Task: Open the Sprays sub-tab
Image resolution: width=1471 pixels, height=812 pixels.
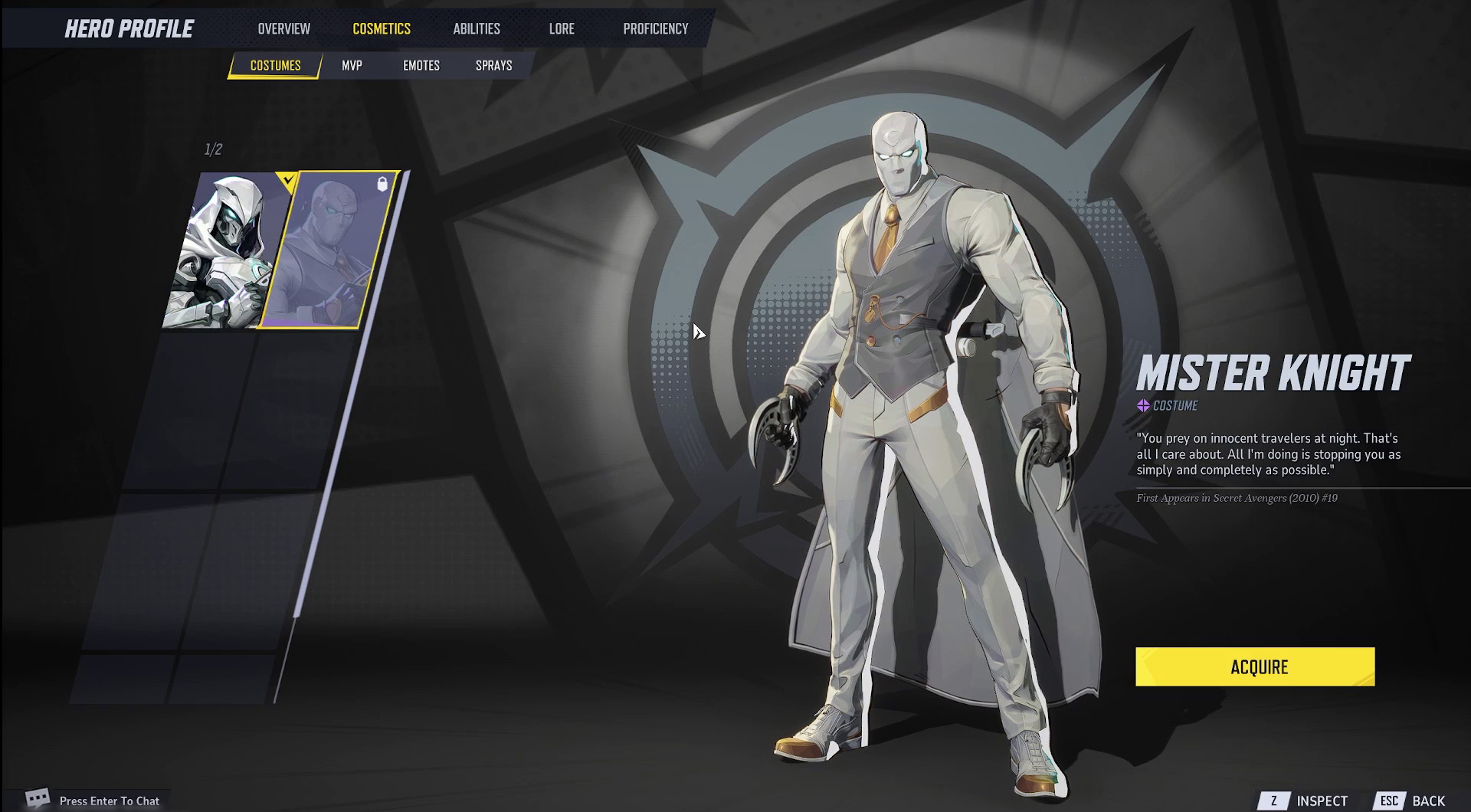Action: [493, 66]
